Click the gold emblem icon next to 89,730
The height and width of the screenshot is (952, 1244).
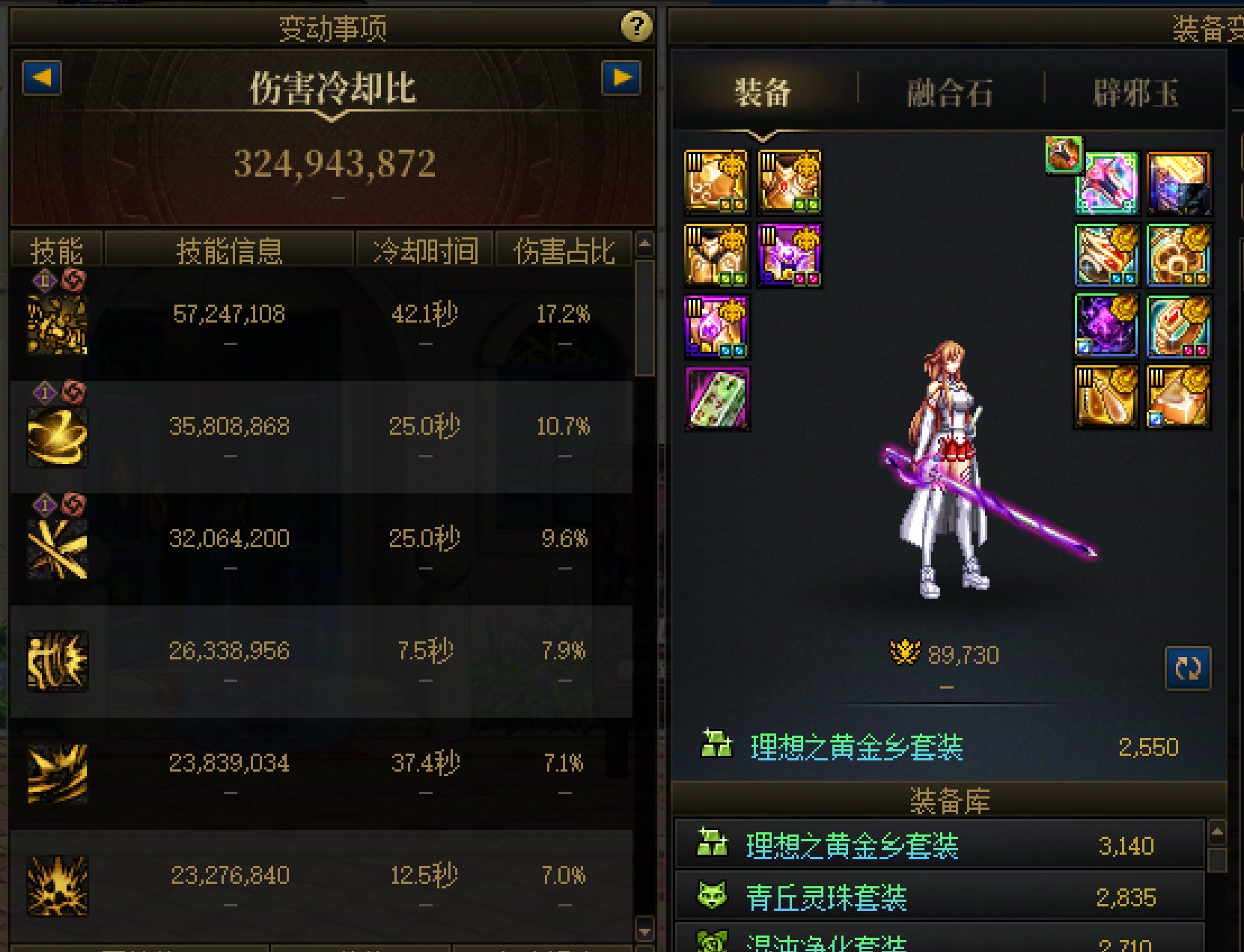(x=905, y=653)
